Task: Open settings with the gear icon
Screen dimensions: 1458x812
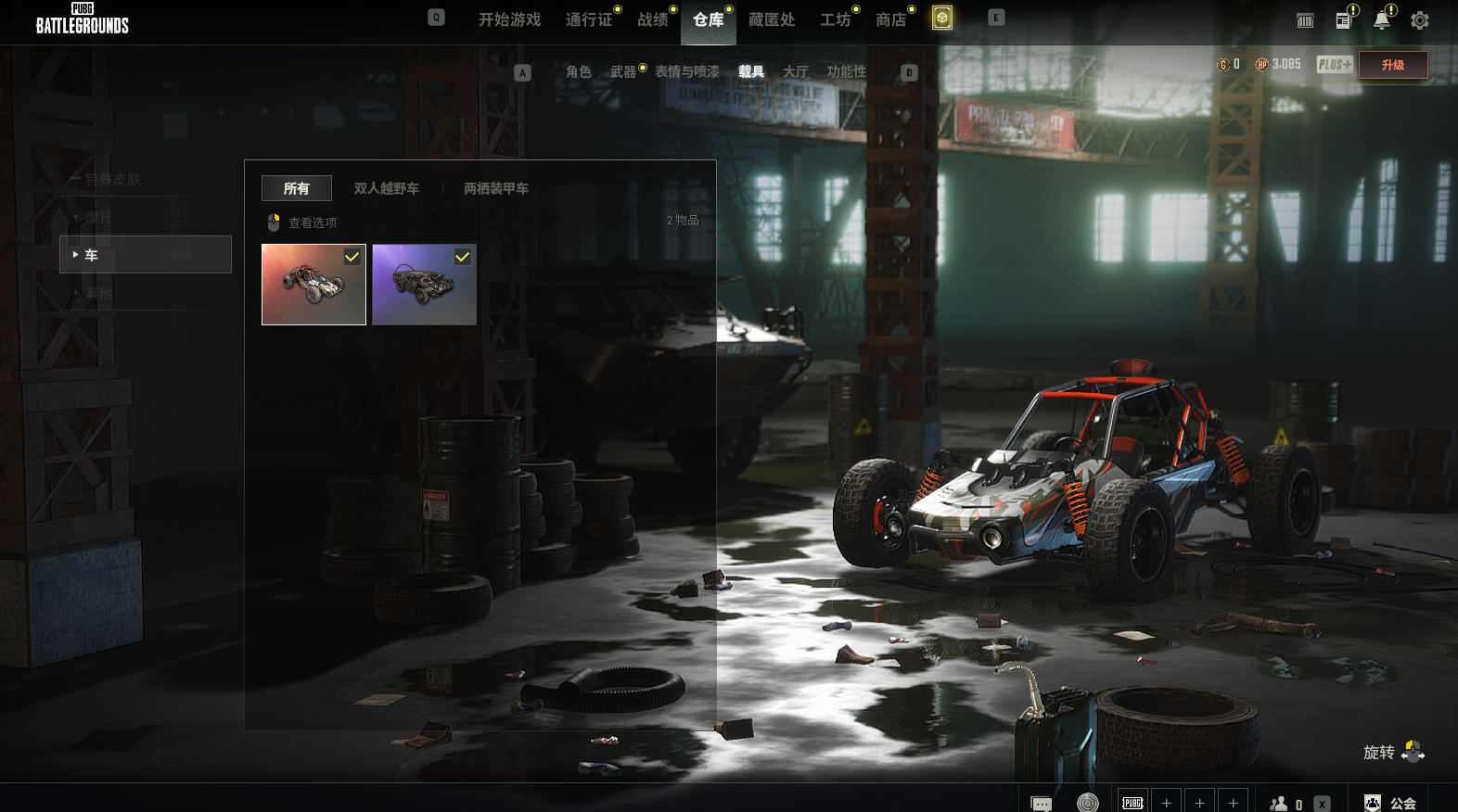Action: pyautogui.click(x=1419, y=20)
